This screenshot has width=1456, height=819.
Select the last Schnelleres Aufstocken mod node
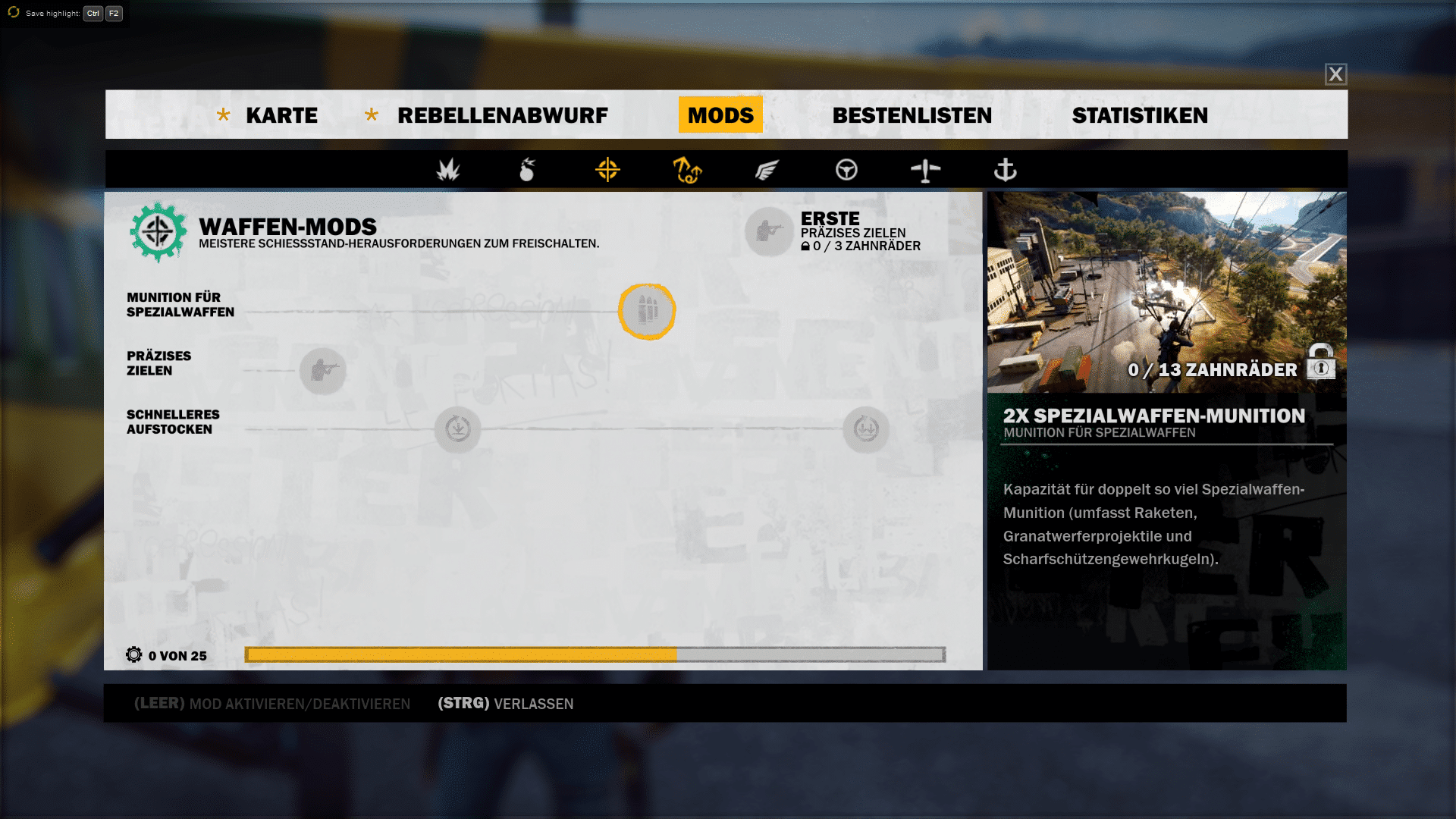[866, 429]
